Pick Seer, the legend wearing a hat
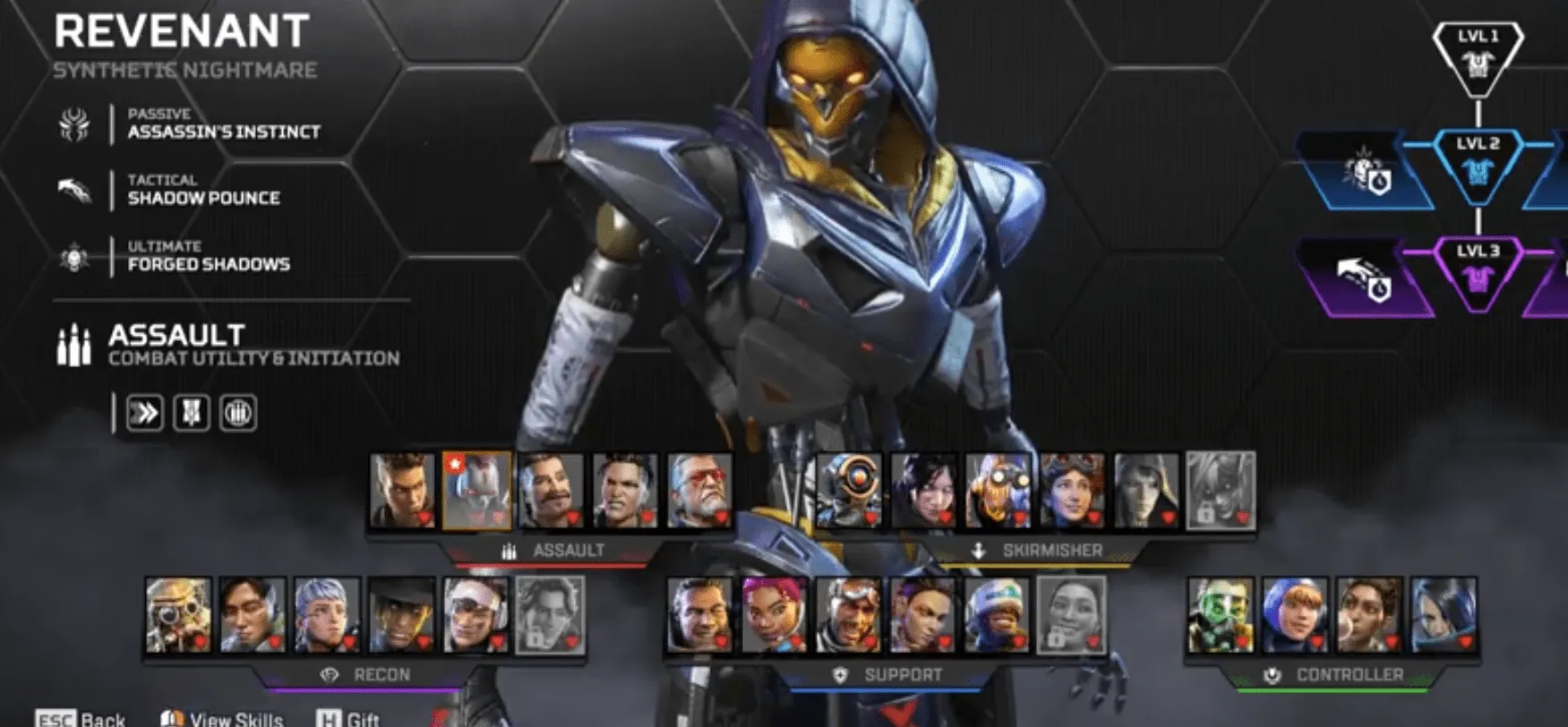 click(402, 615)
